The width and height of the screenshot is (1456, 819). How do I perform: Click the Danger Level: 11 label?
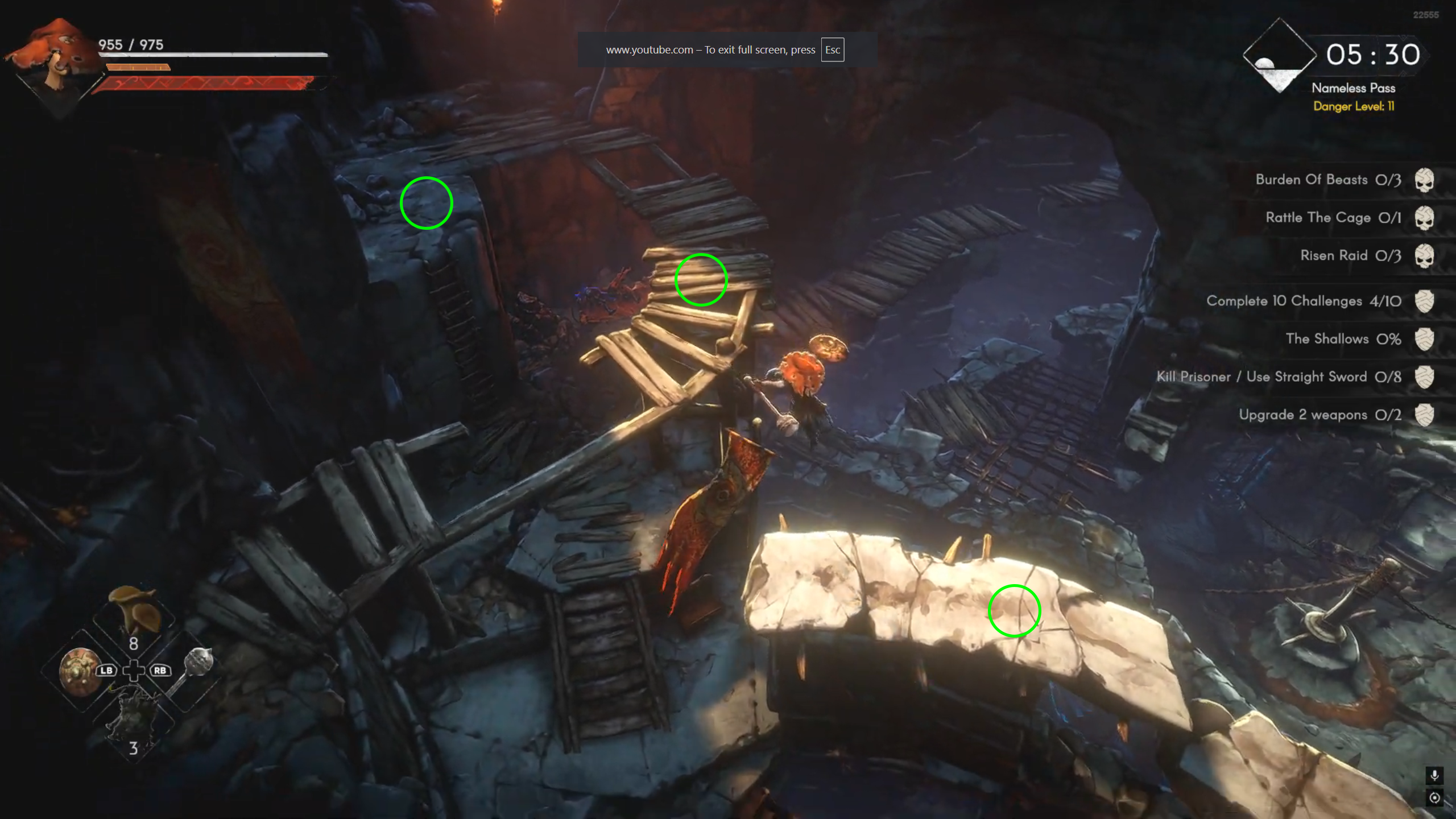click(x=1354, y=106)
